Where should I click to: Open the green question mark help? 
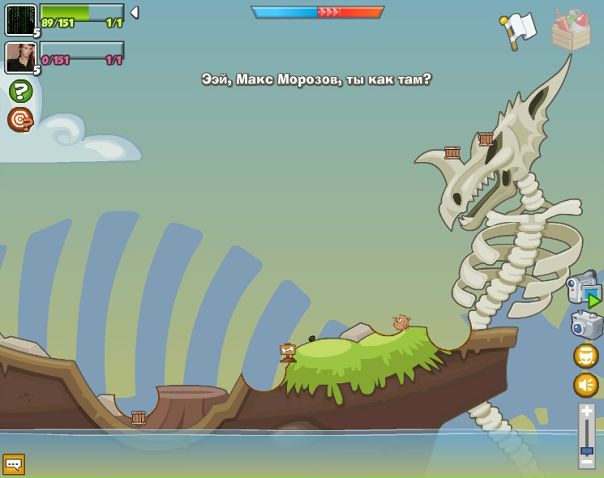point(20,91)
